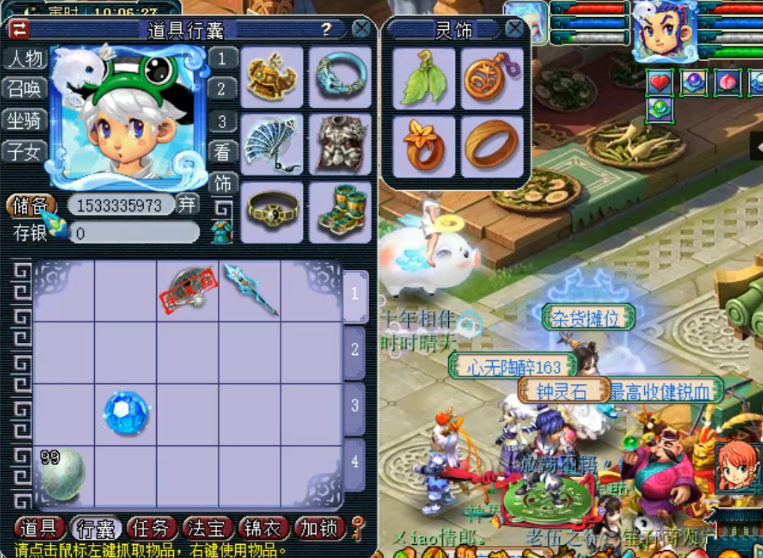Open the 召唤 summon tab
The height and width of the screenshot is (558, 763).
point(25,89)
